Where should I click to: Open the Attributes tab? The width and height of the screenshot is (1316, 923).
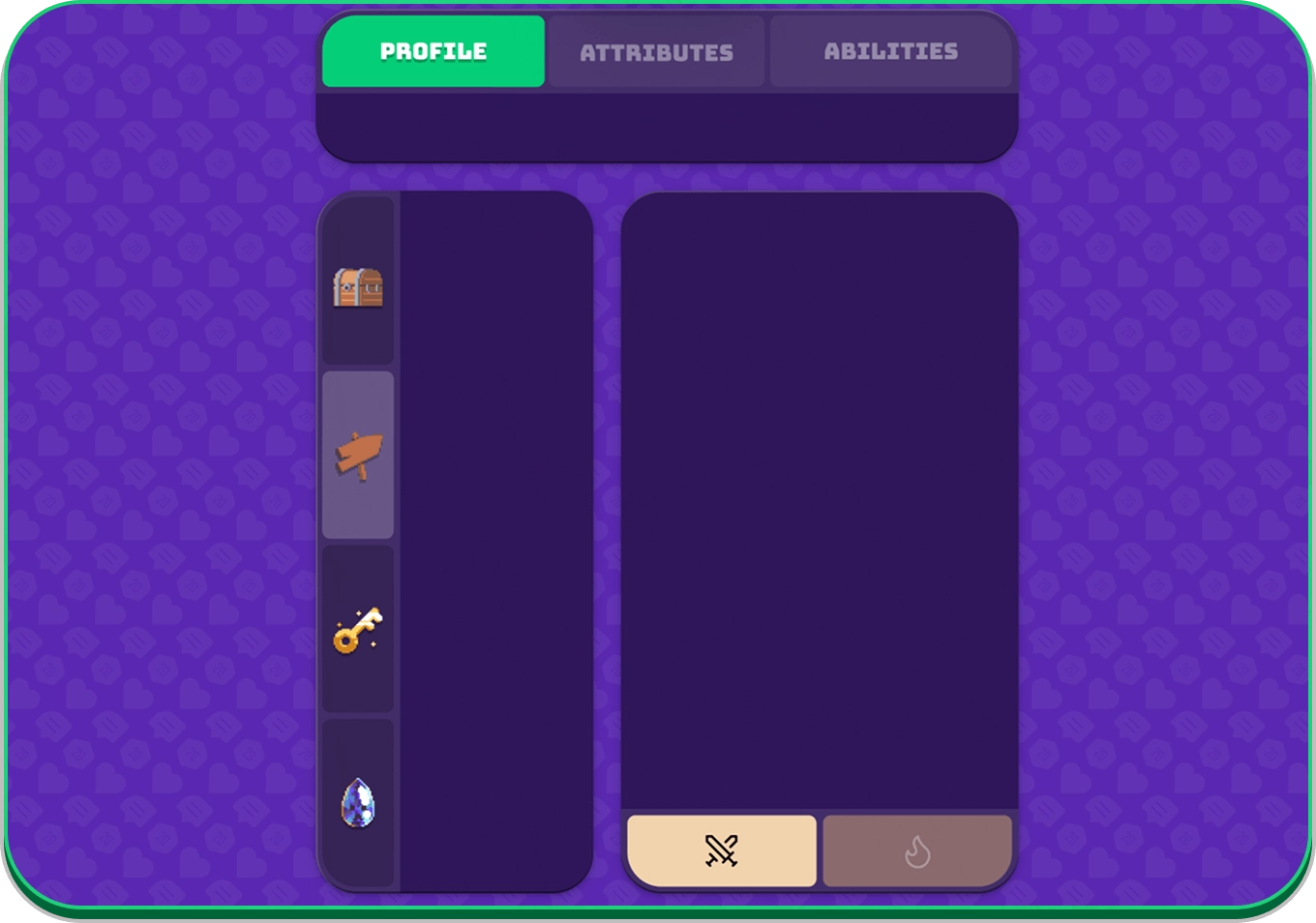pos(656,52)
